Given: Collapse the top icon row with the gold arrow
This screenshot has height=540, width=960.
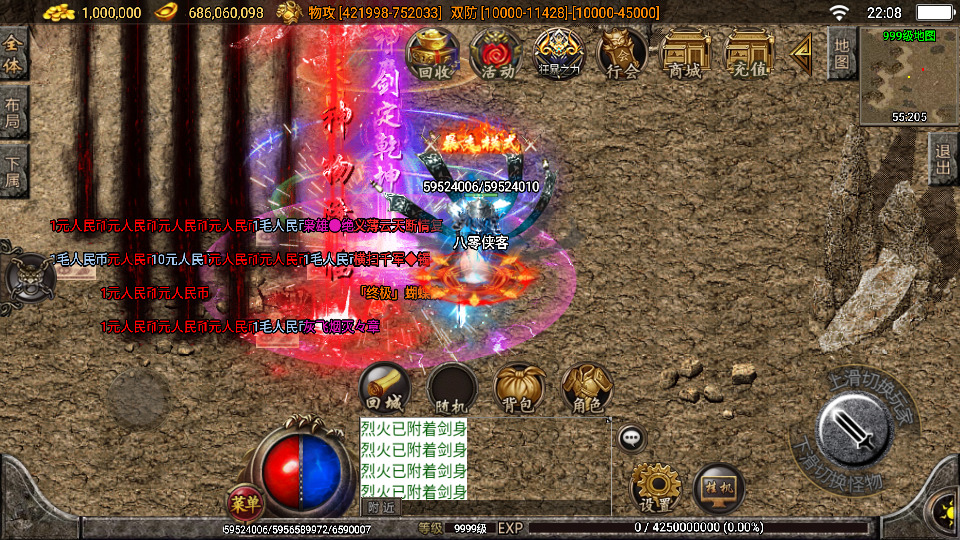Looking at the screenshot, I should (800, 53).
